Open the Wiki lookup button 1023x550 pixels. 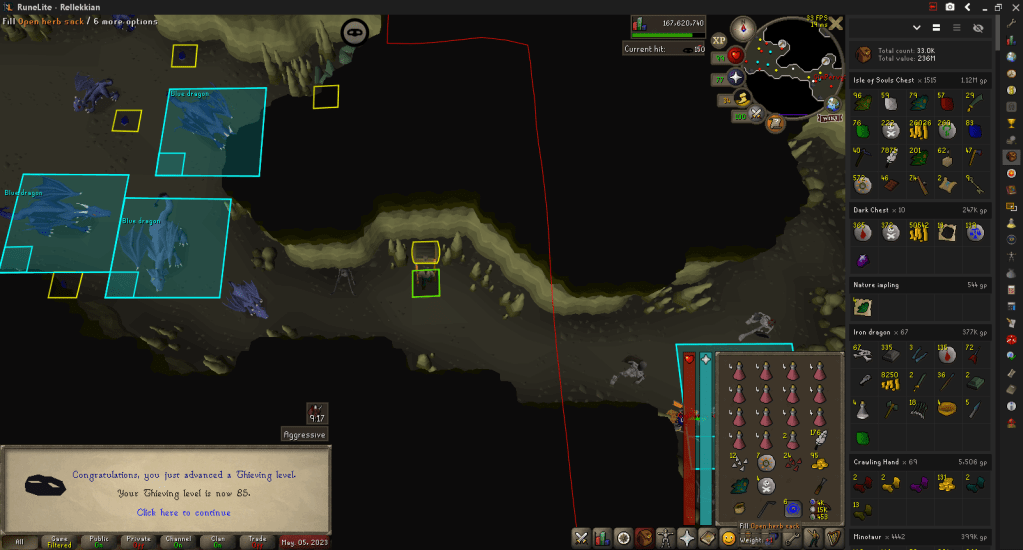coord(830,118)
